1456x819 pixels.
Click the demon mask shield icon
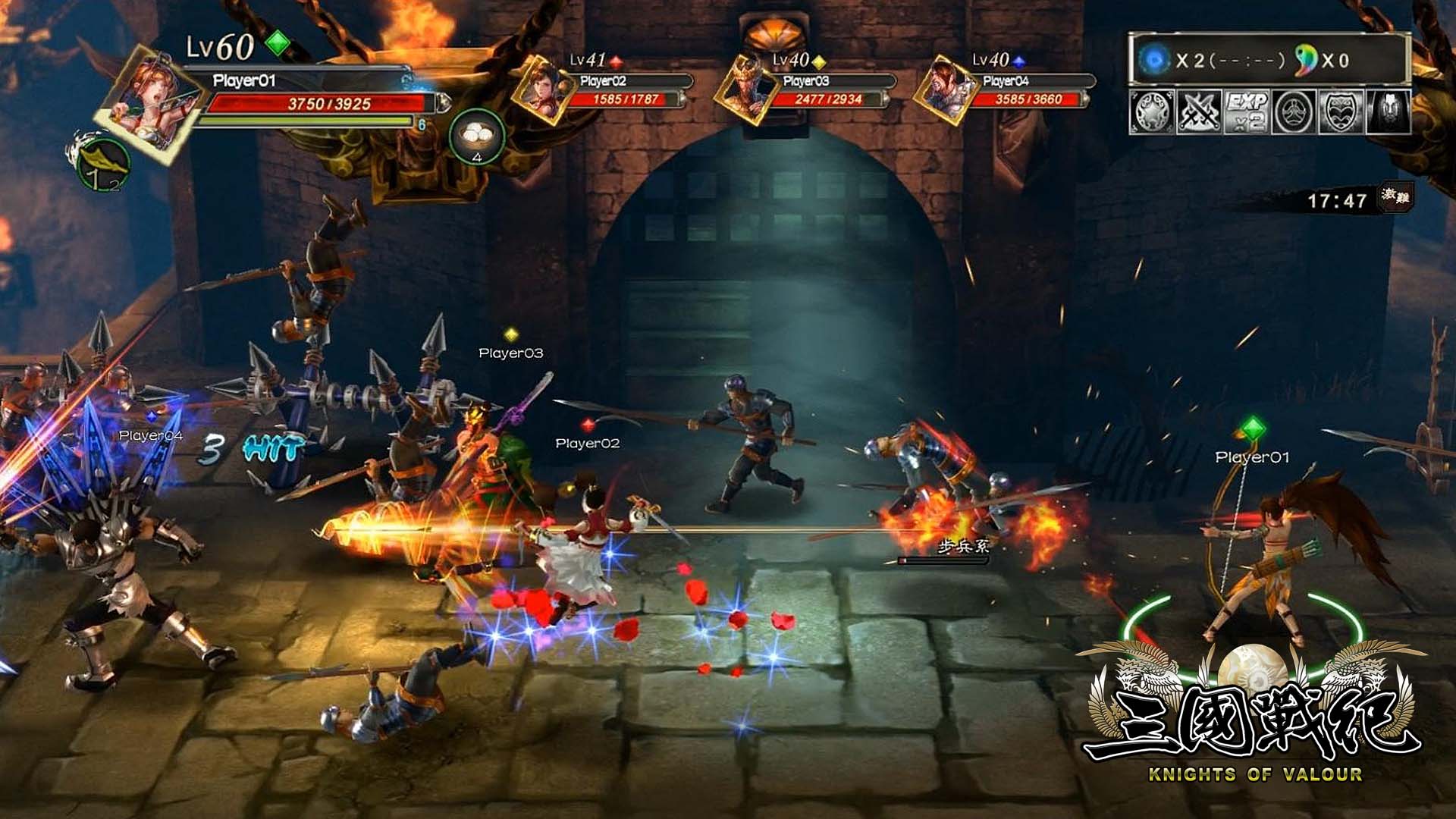pos(1341,112)
